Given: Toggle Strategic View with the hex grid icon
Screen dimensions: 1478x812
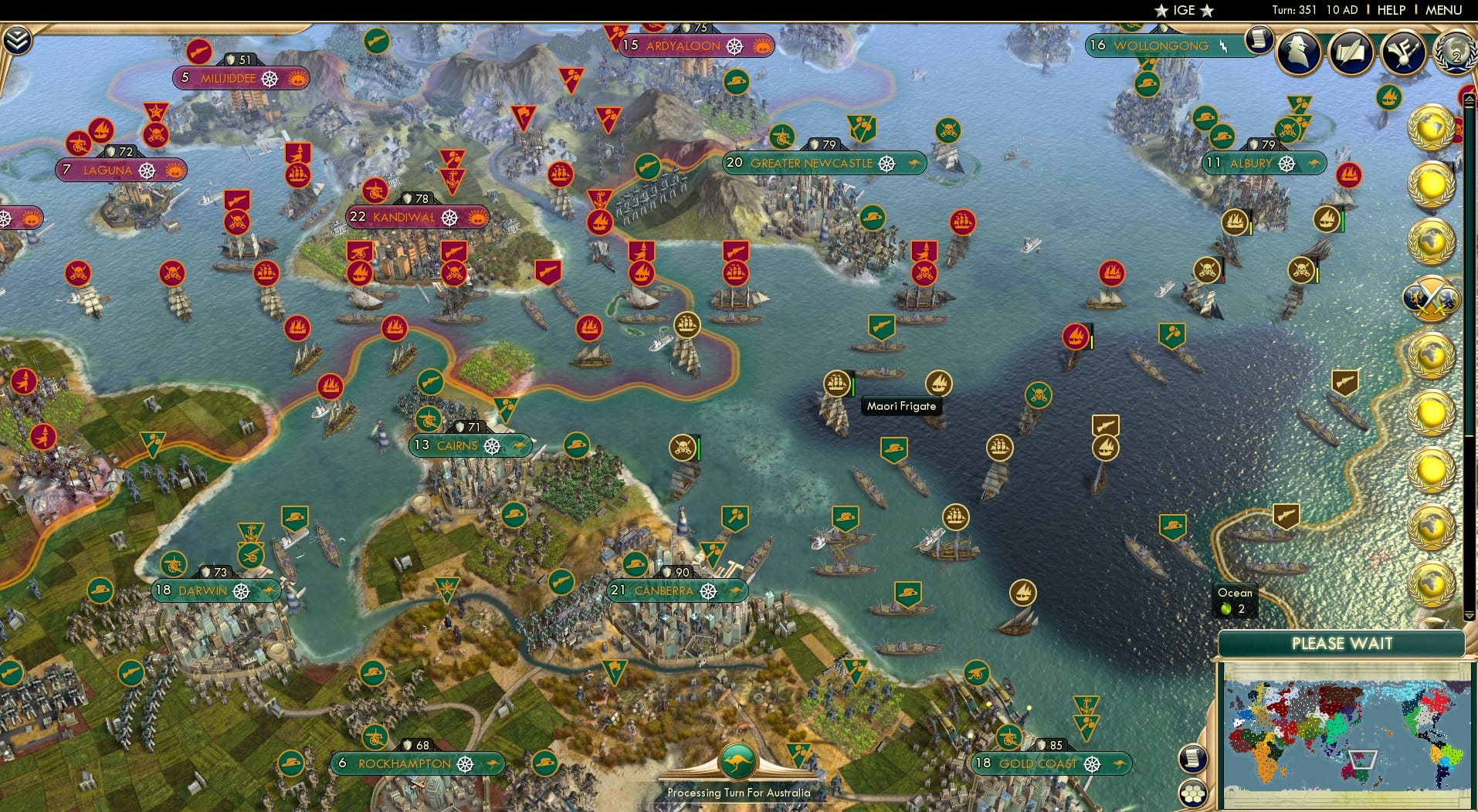Looking at the screenshot, I should tap(1193, 794).
